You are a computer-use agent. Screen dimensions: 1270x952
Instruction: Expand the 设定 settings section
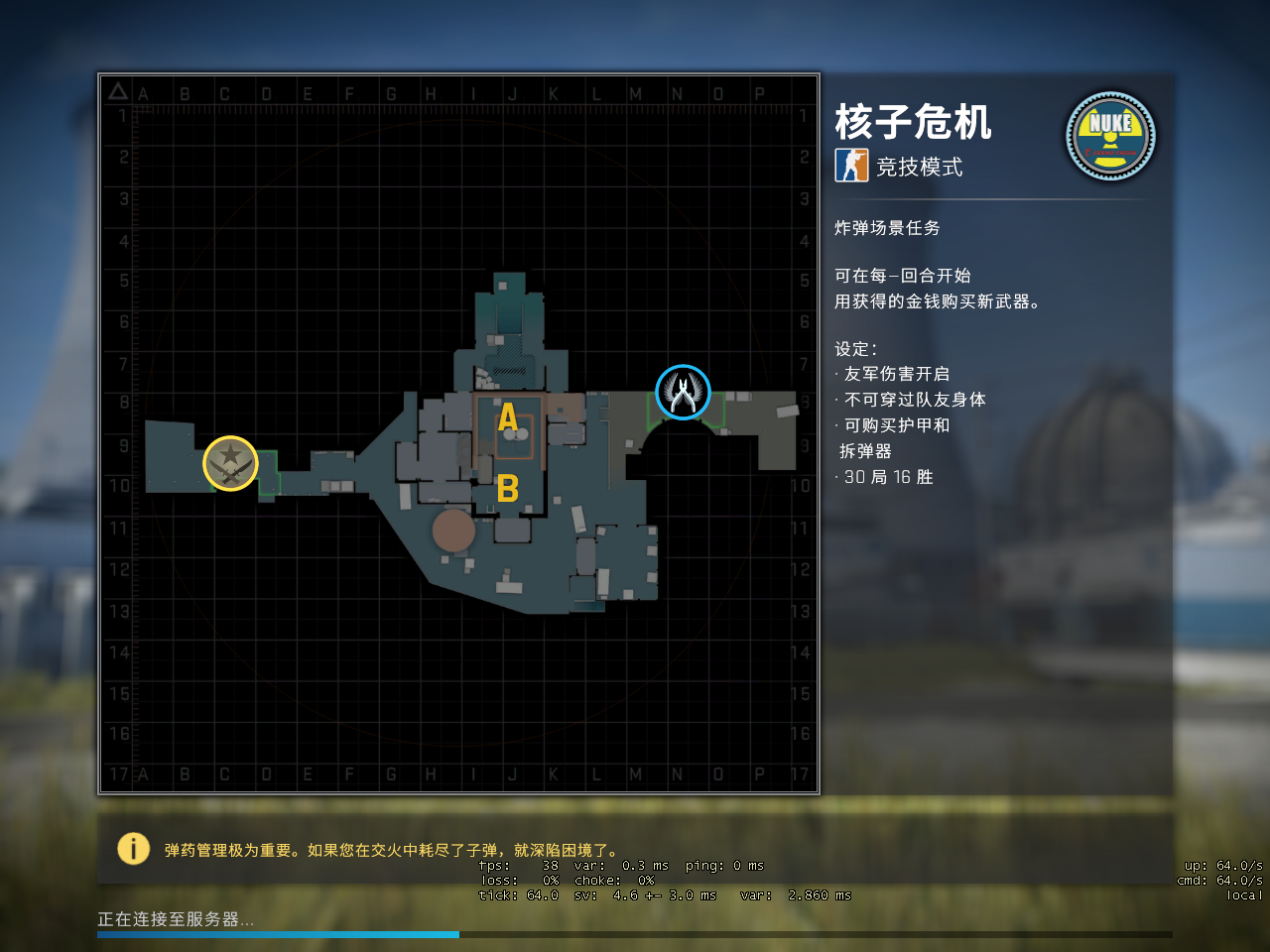click(857, 349)
